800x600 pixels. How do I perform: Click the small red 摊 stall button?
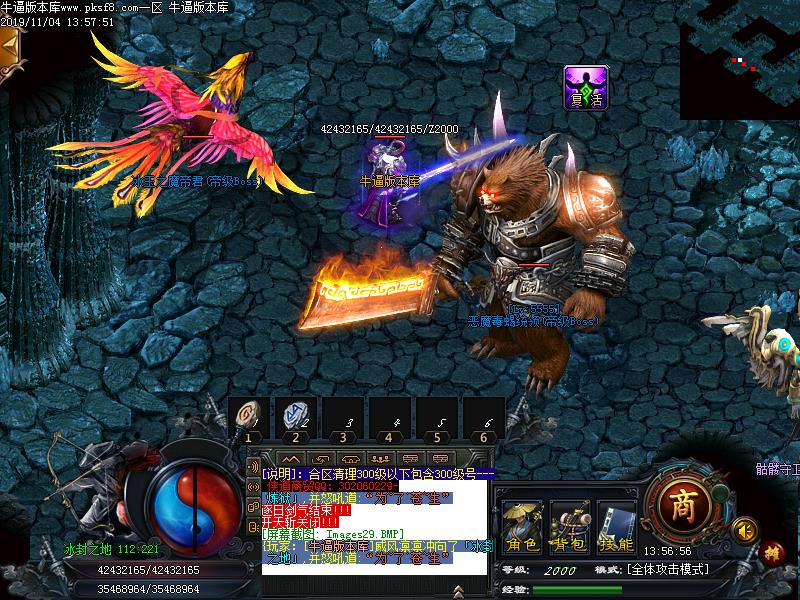coord(771,551)
